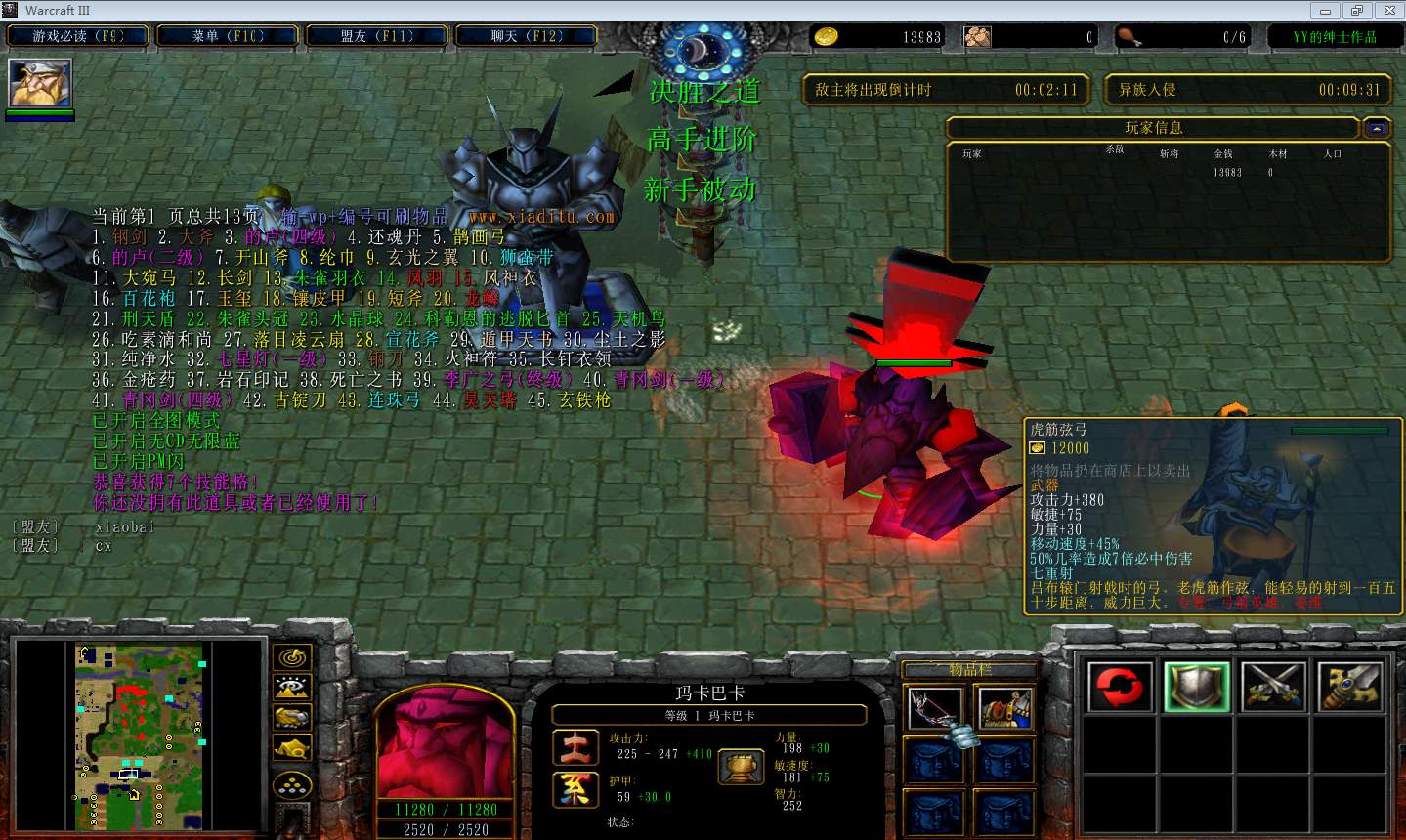Activate the minimap signal ping button
The image size is (1406, 840).
[x=291, y=657]
